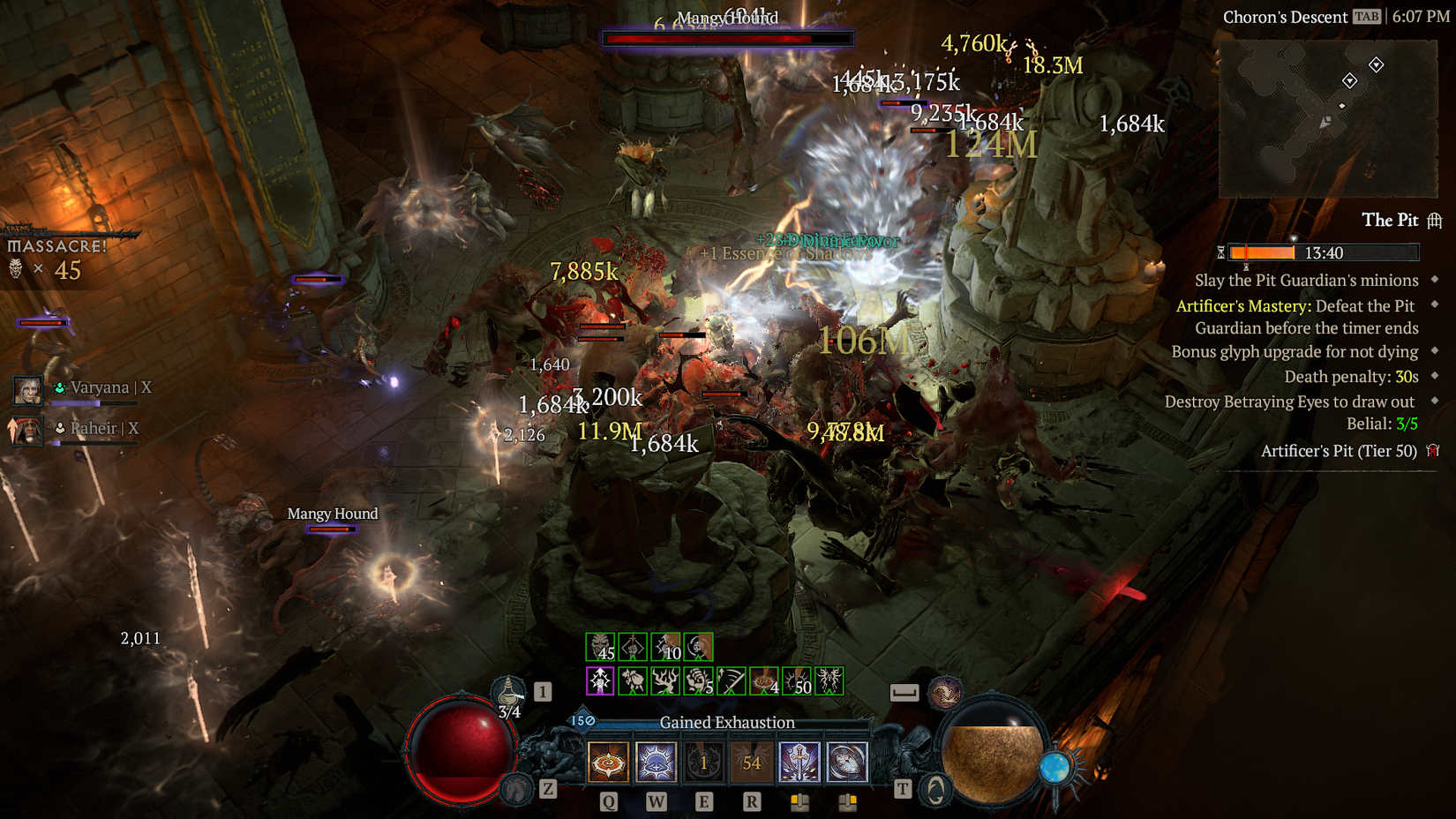Activate the blue W skill icon

(x=656, y=762)
